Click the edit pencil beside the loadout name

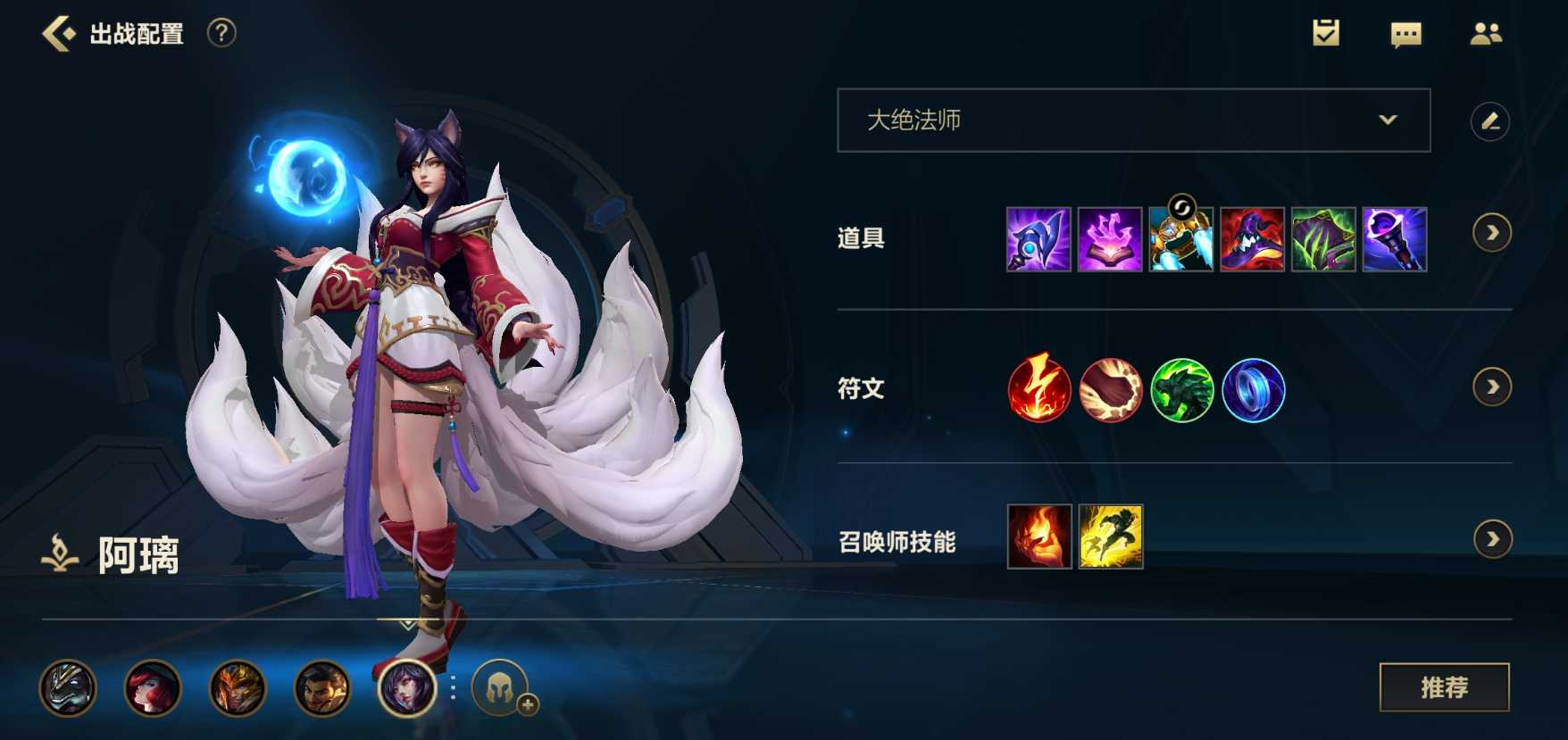pos(1489,119)
